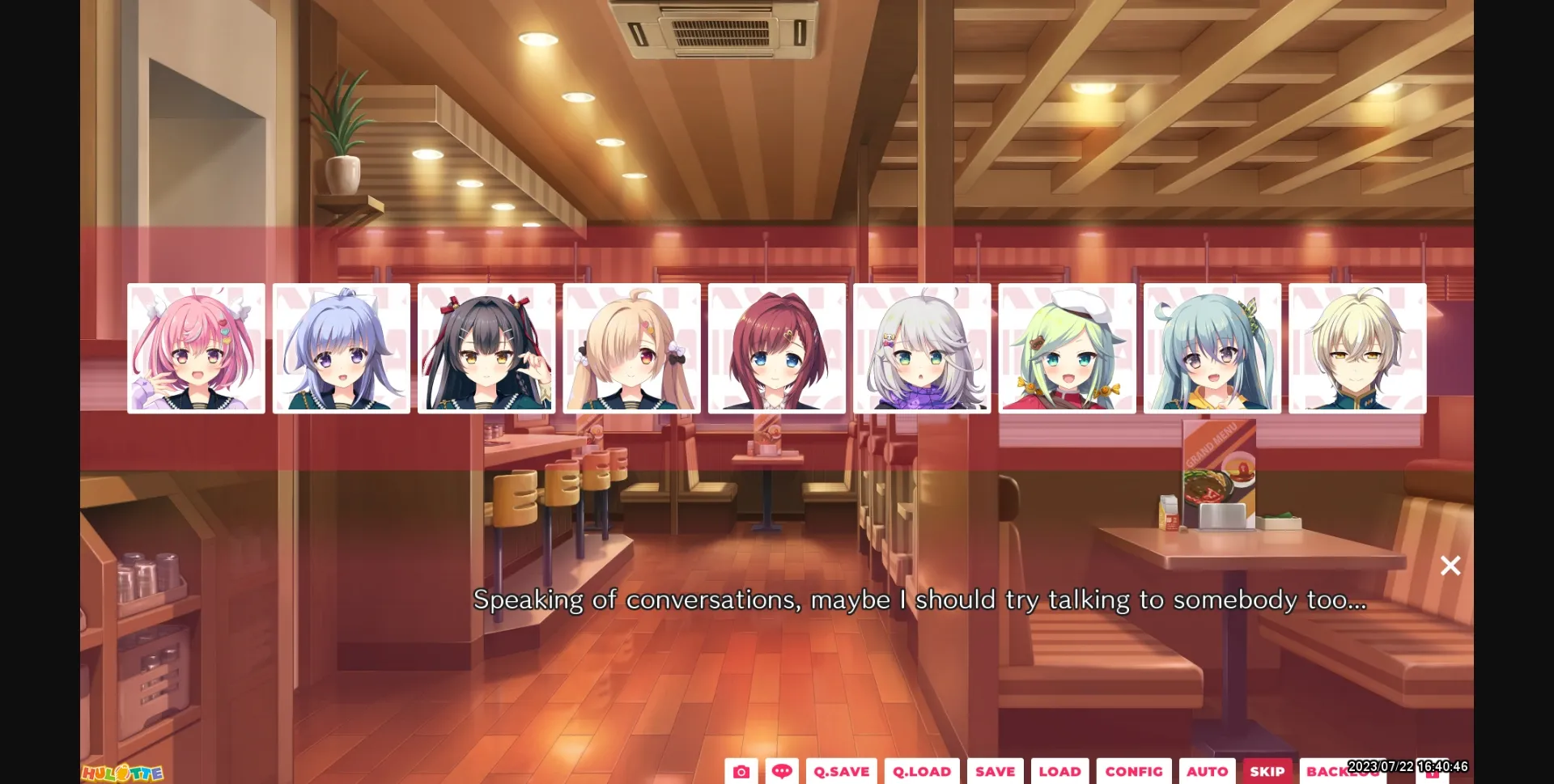
Task: Select the pink-haired girl's portrait
Action: click(x=197, y=348)
